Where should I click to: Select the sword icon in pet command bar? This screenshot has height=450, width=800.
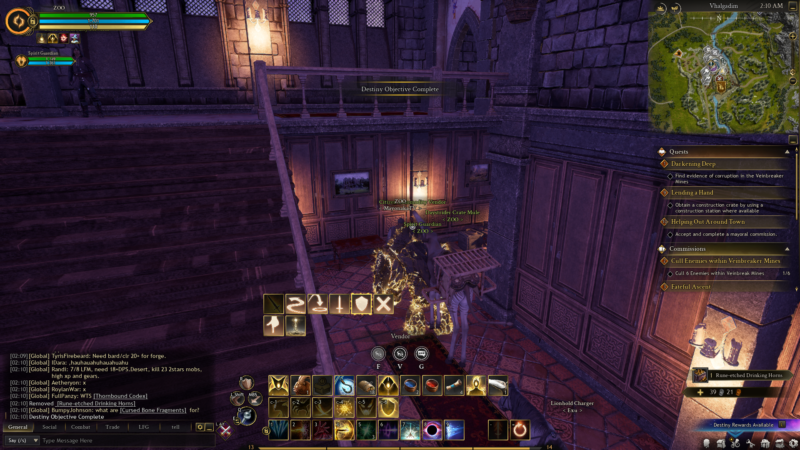339,303
